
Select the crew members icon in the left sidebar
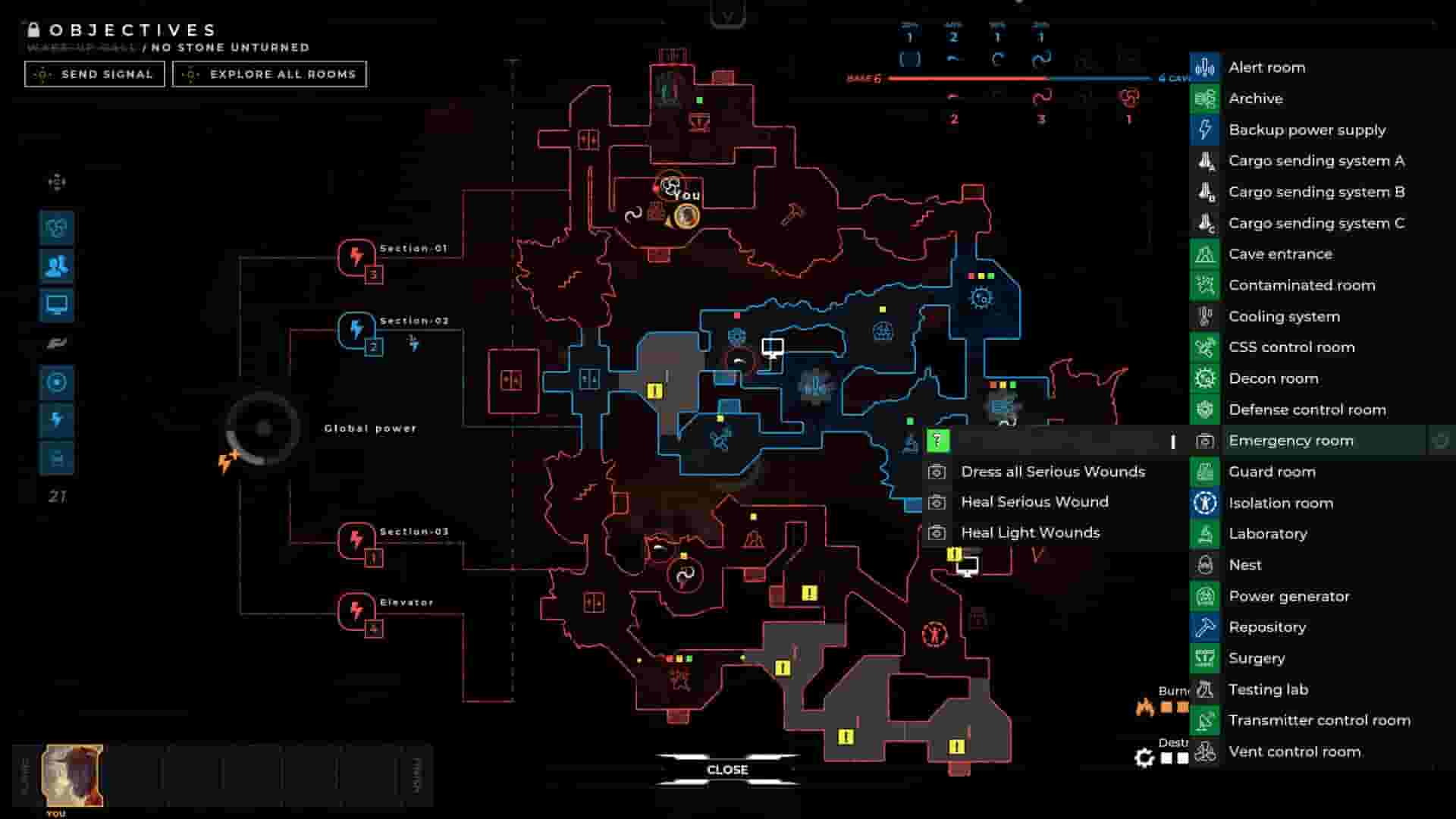[x=56, y=265]
